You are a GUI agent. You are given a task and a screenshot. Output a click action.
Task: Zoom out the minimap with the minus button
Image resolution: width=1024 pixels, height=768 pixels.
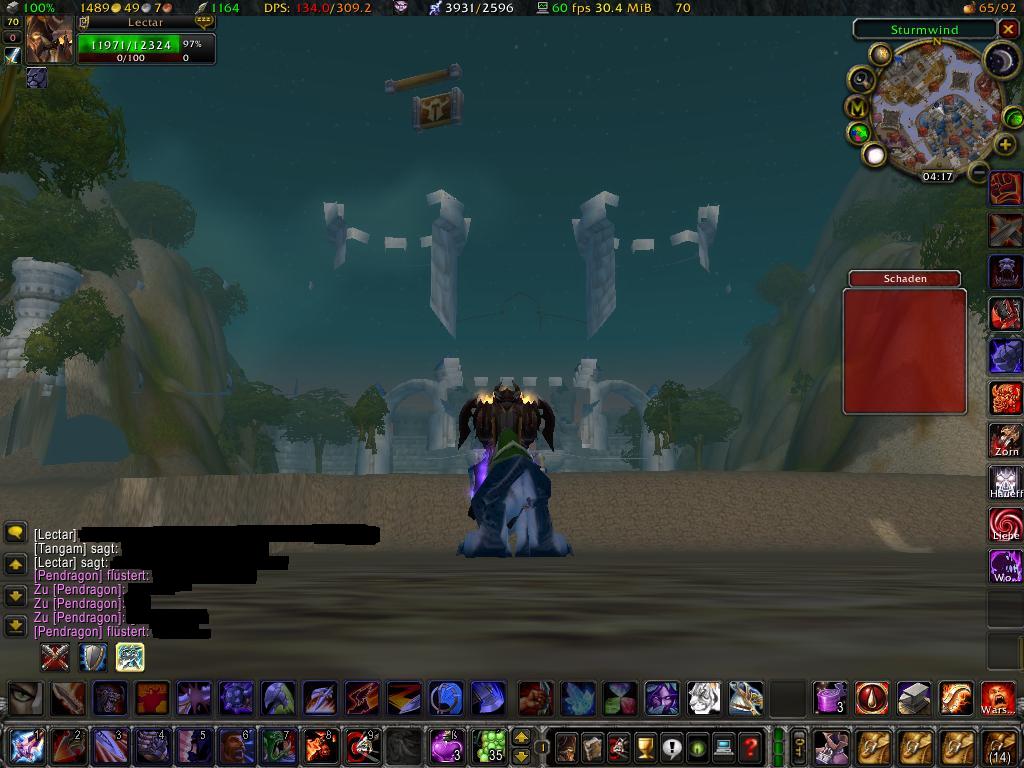pos(979,171)
